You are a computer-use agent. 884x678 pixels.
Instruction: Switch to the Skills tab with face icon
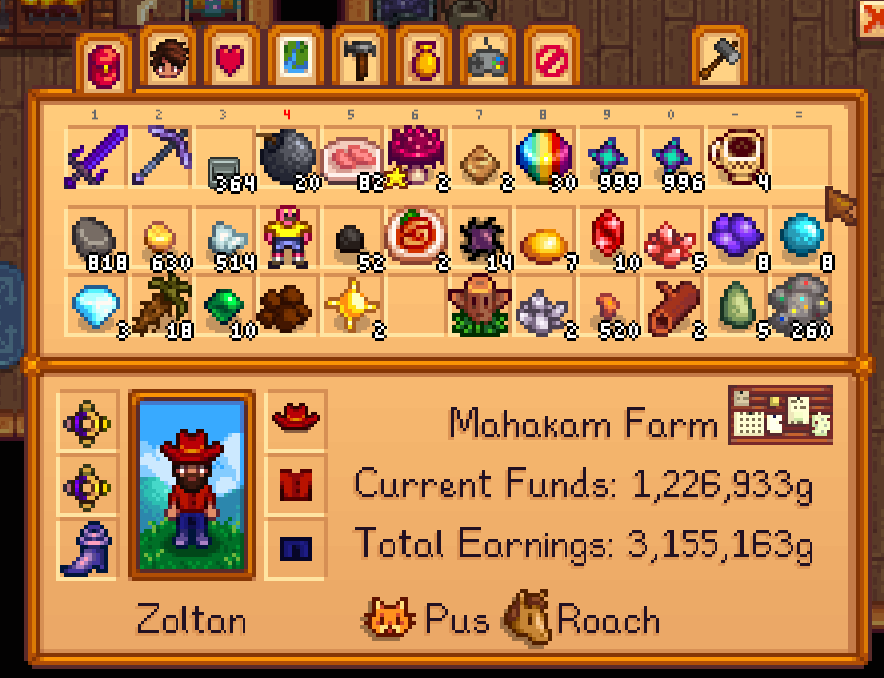[167, 62]
